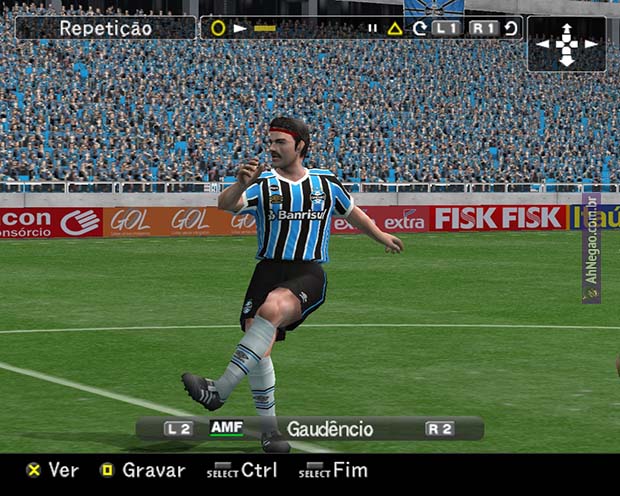Click the replay pause symbol
The width and height of the screenshot is (620, 496).
tap(372, 28)
